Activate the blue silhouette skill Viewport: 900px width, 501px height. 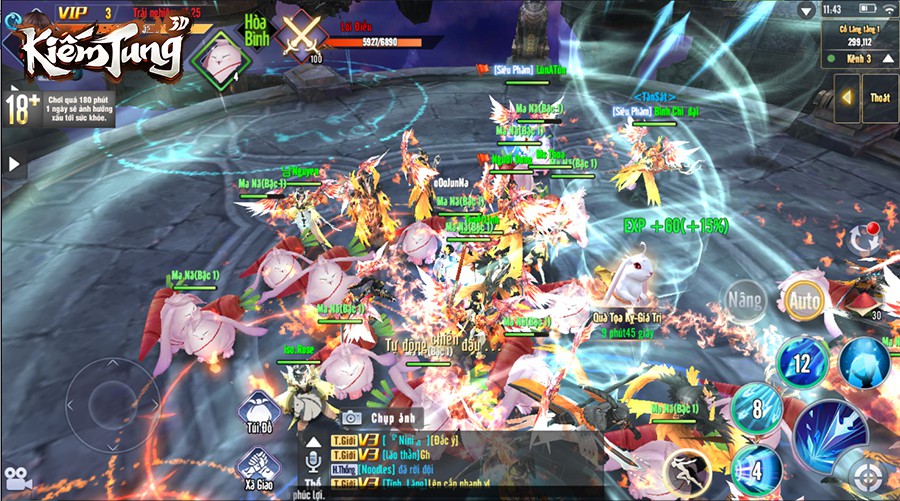coord(864,361)
